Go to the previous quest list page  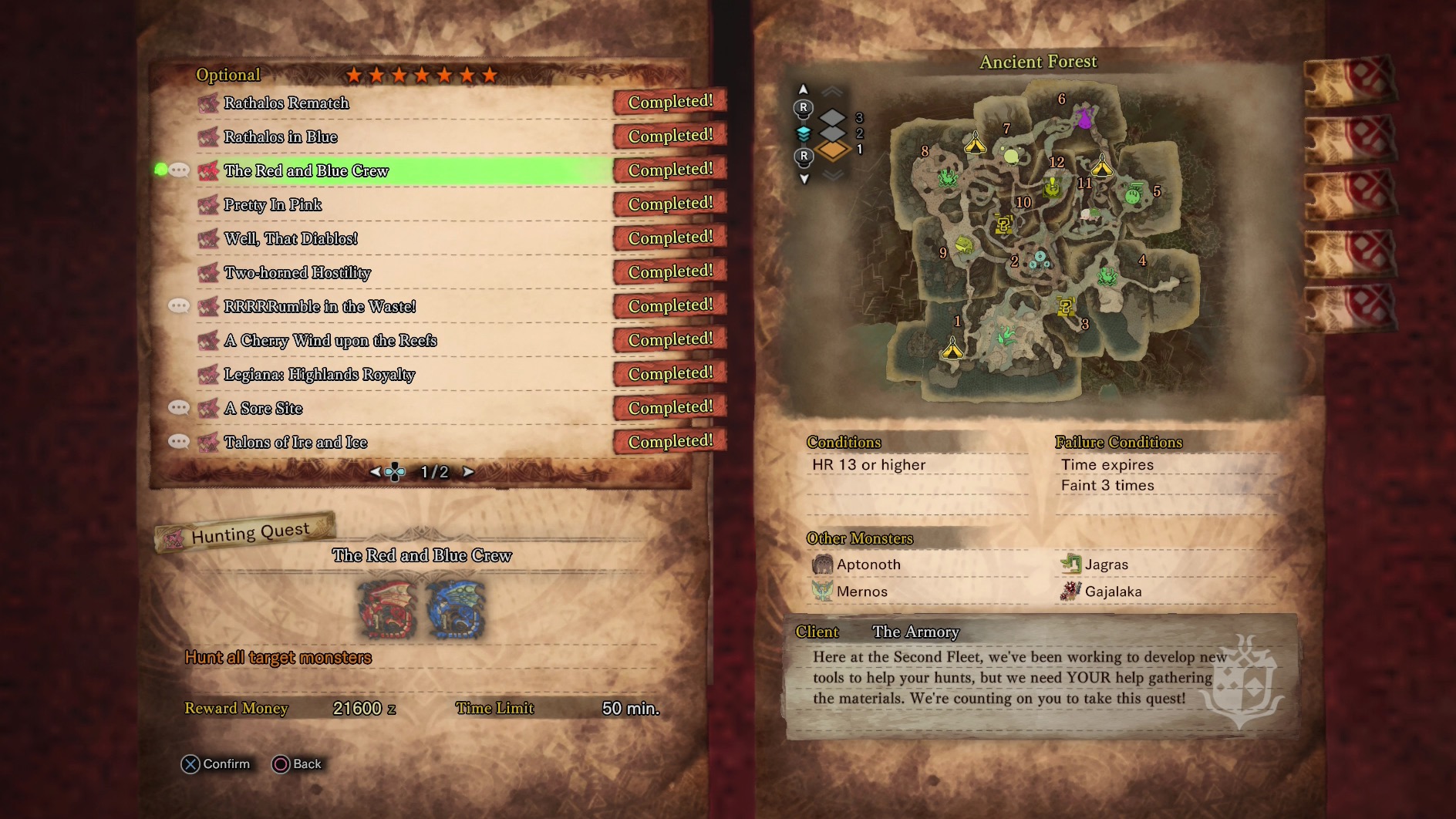[375, 472]
